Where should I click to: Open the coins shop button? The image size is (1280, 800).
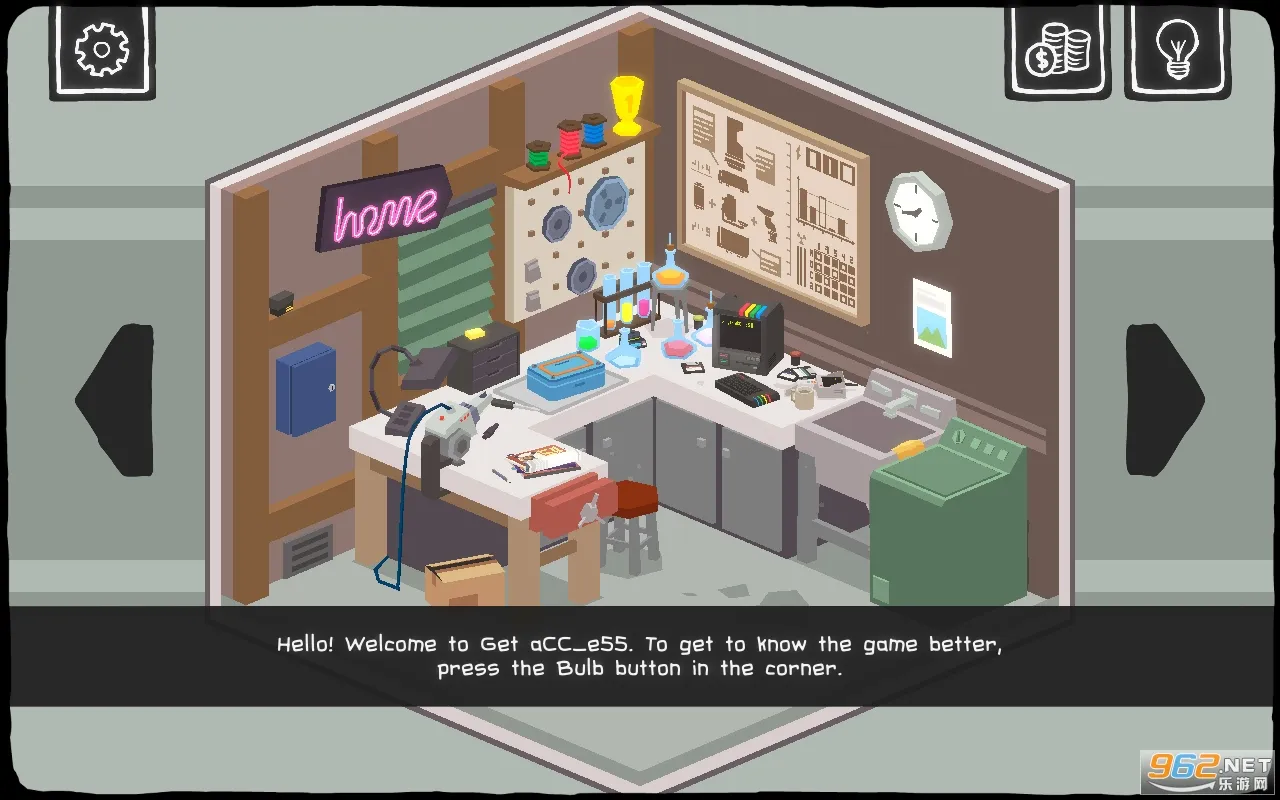point(1057,50)
